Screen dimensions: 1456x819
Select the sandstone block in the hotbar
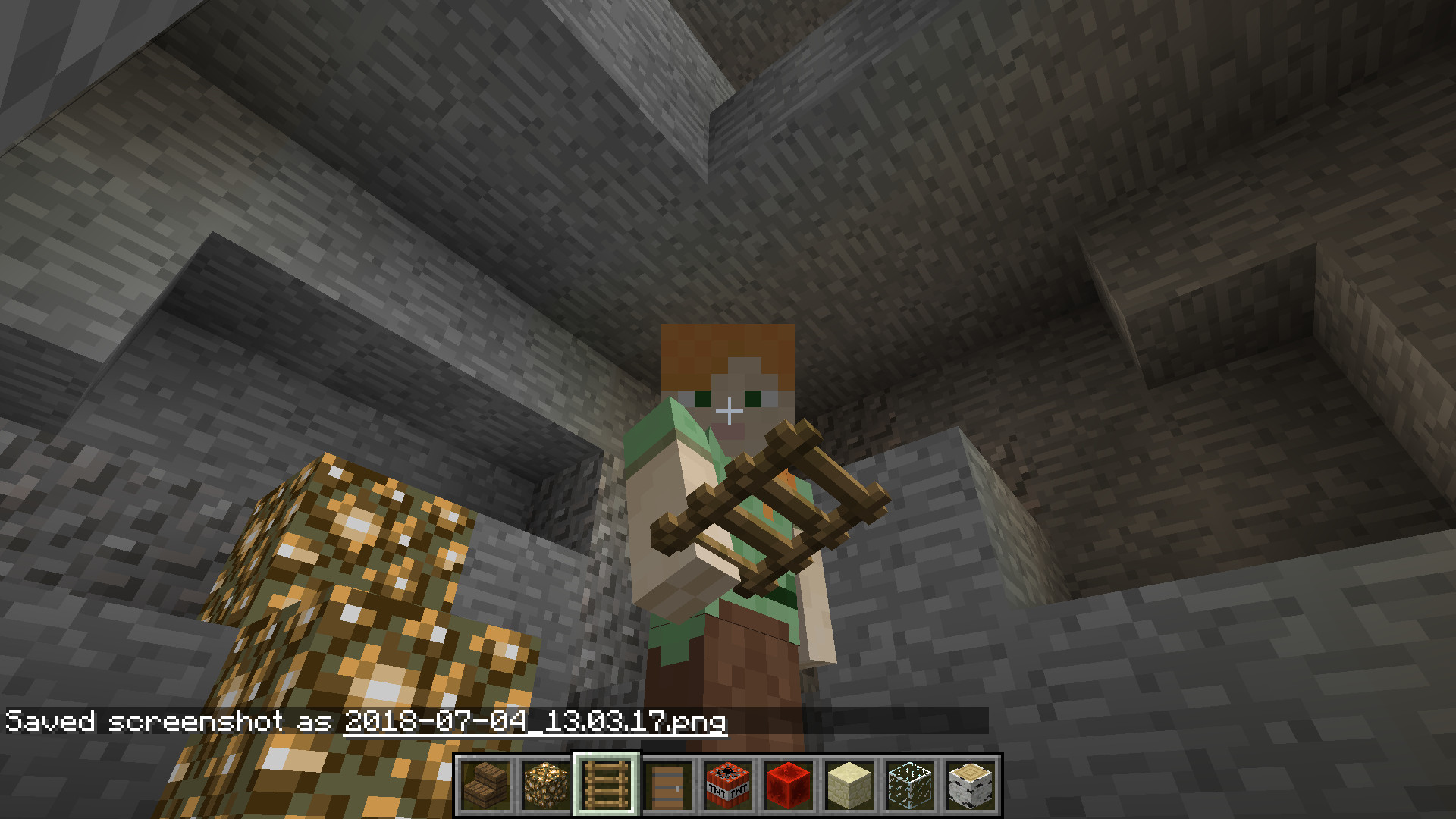click(x=848, y=785)
